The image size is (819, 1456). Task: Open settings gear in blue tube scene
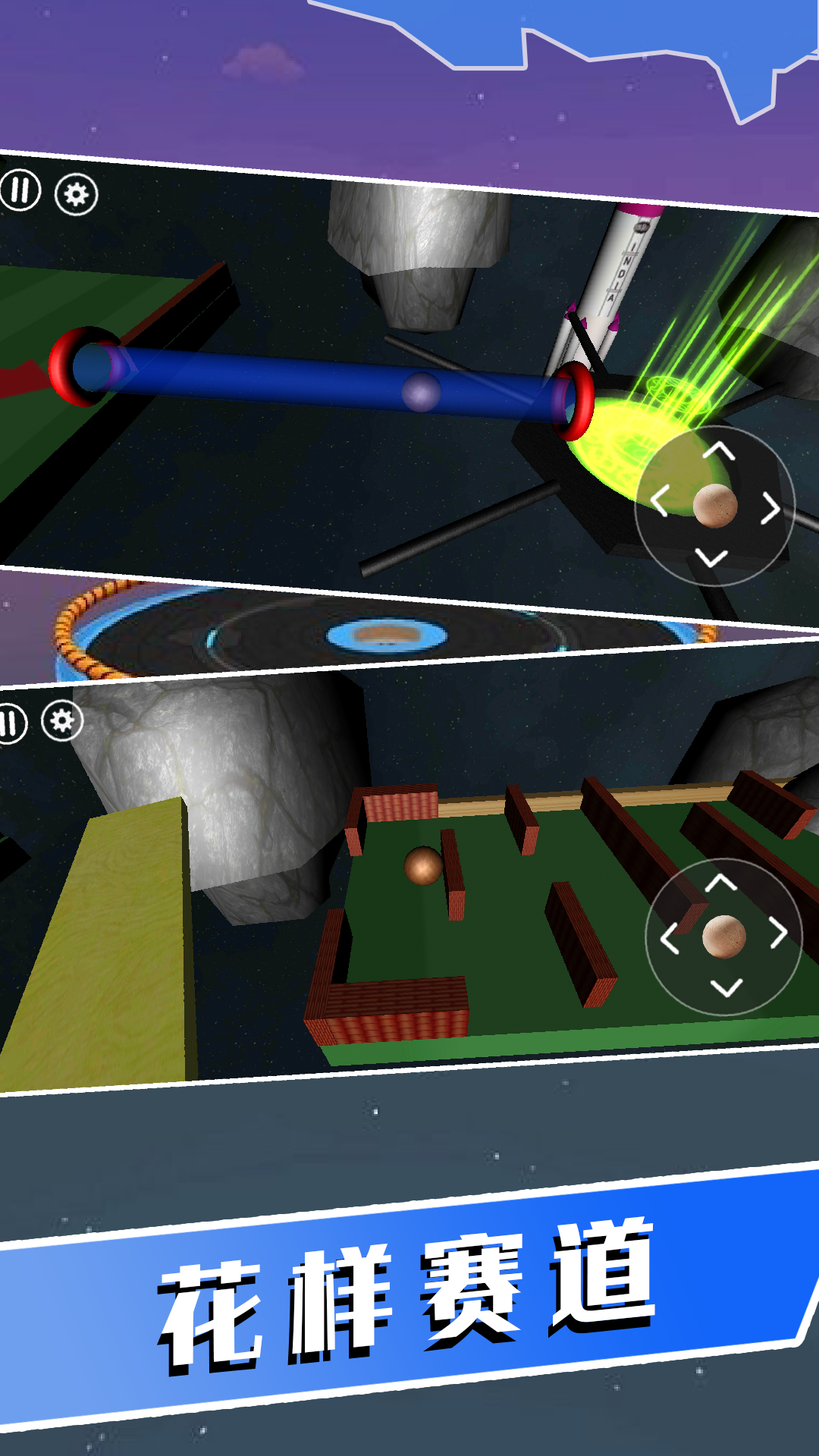[76, 195]
